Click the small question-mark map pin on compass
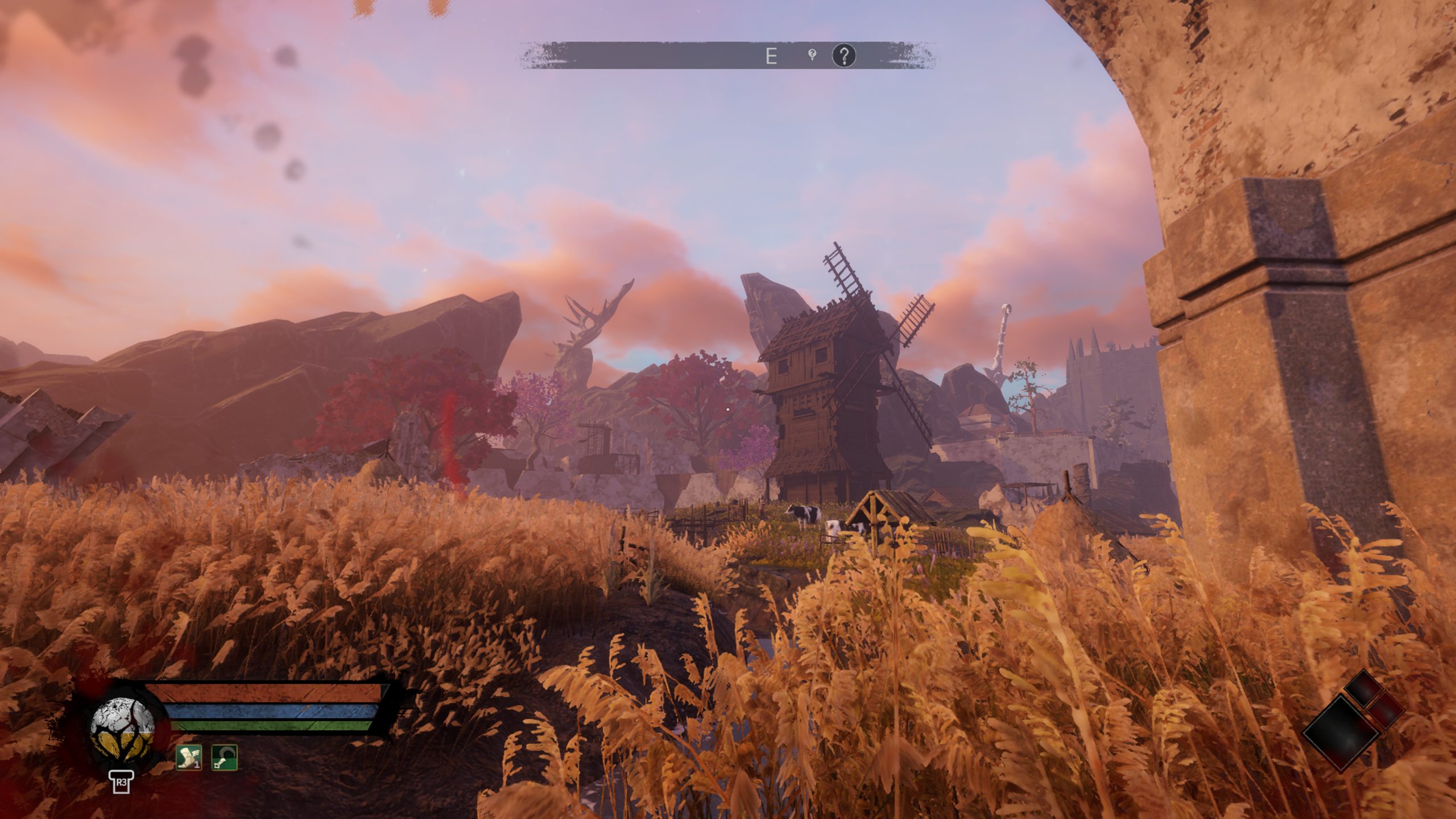1456x819 pixels. click(x=813, y=55)
